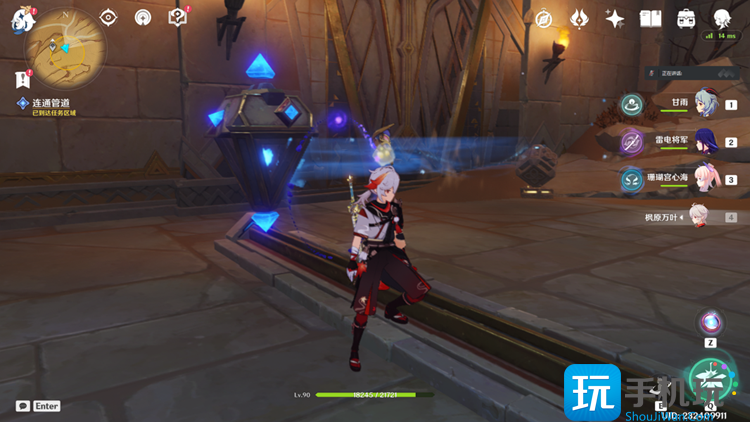This screenshot has height=422, width=750.
Task: Activate the elemental sight eye icon
Action: tap(109, 18)
